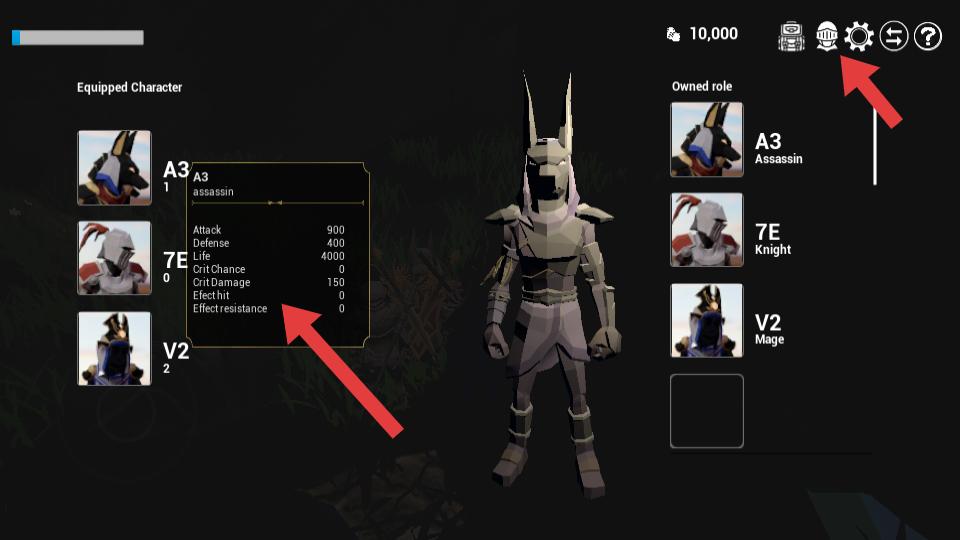Choose owned role 7E Knight

pos(707,230)
